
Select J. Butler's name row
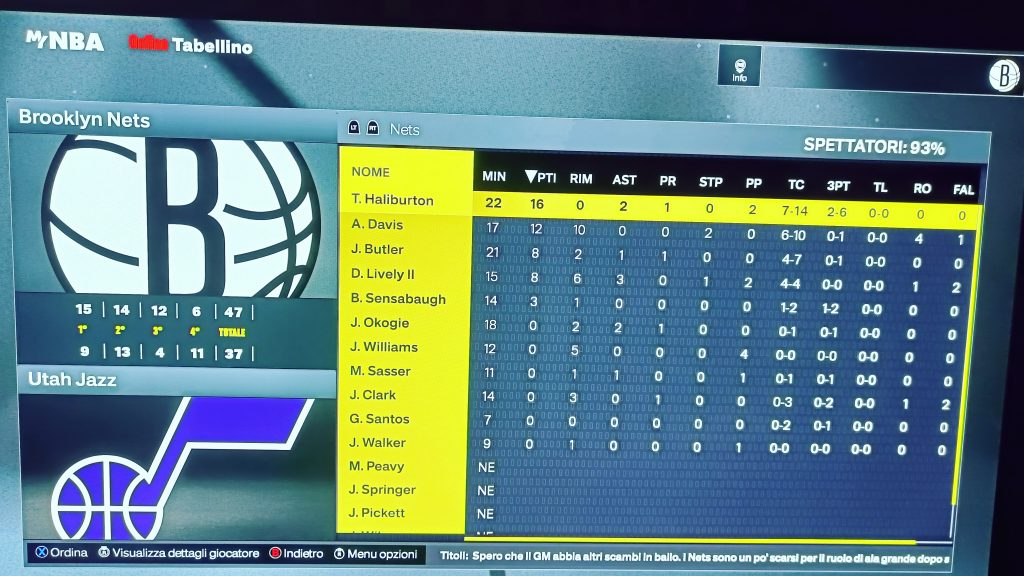(377, 249)
